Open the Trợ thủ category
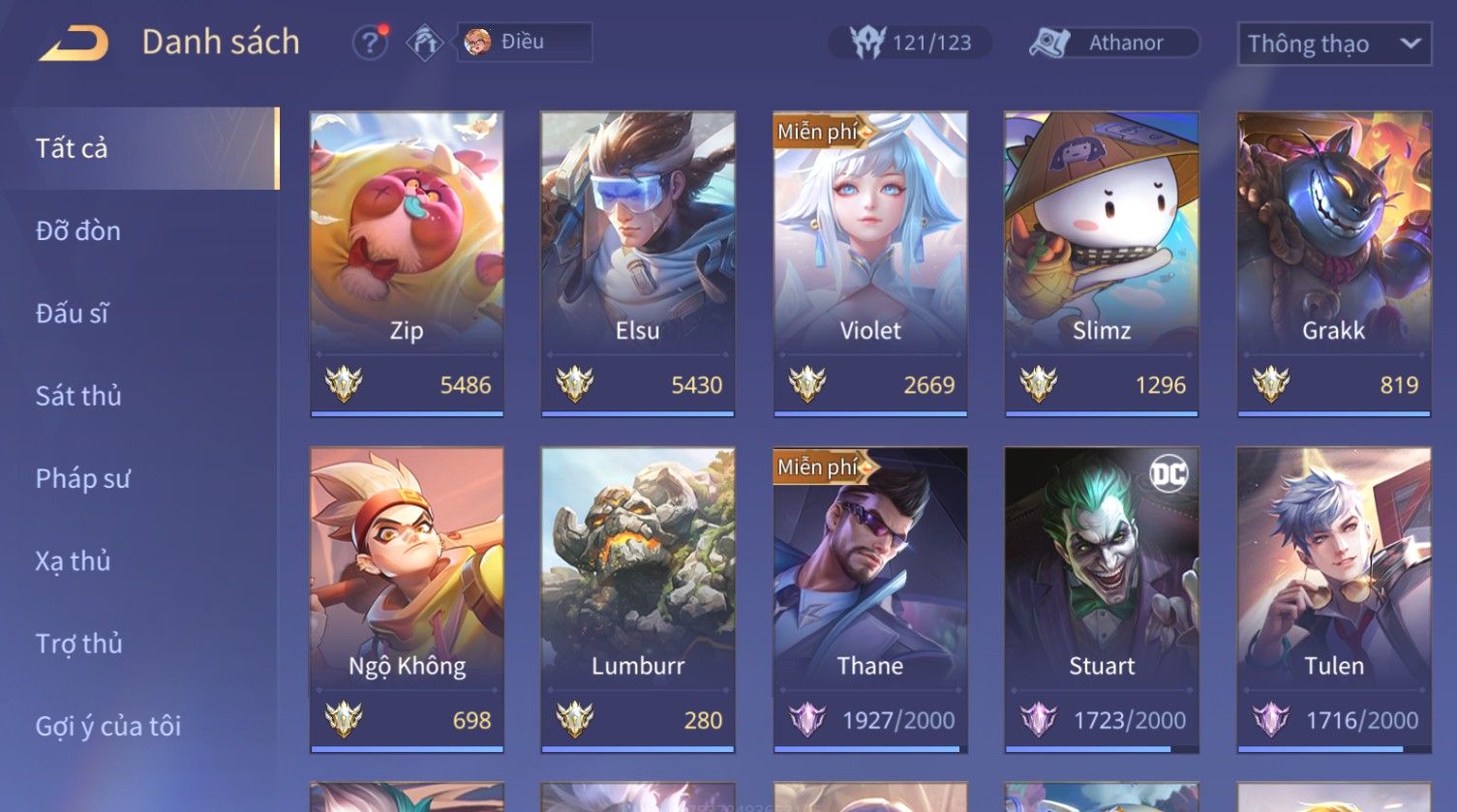Image resolution: width=1457 pixels, height=812 pixels. tap(78, 644)
